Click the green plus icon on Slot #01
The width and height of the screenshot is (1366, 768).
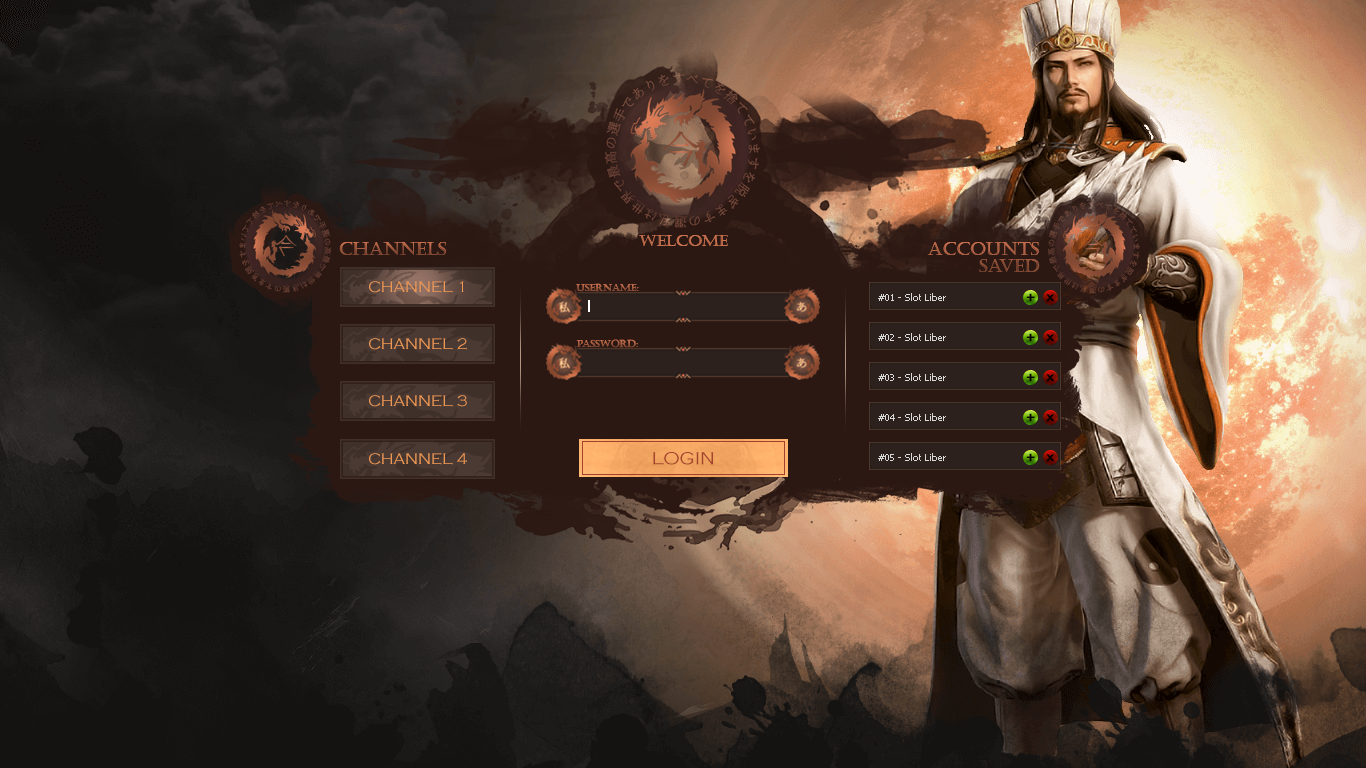[1030, 297]
